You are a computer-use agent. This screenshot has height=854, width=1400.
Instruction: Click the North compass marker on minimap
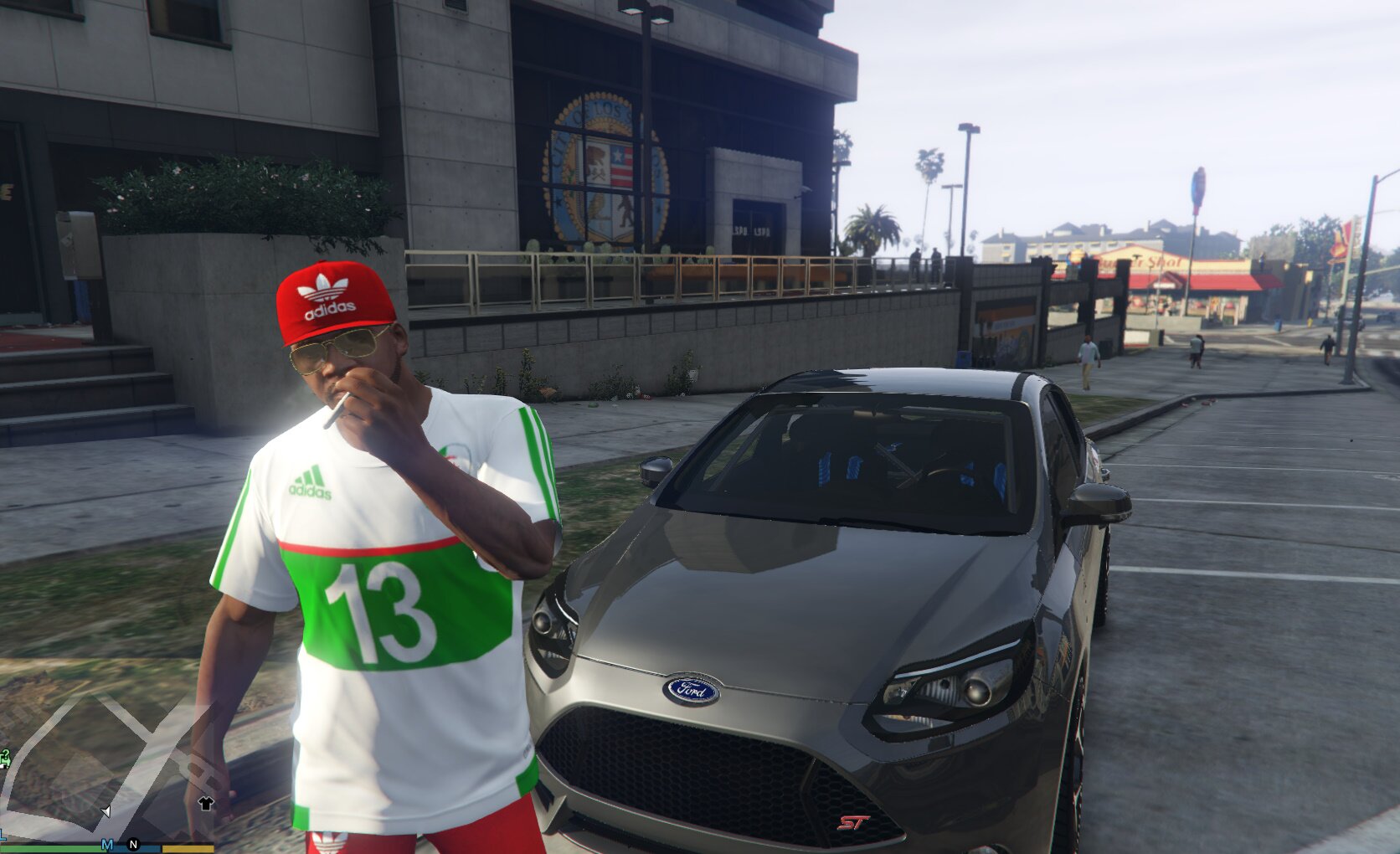tap(132, 845)
